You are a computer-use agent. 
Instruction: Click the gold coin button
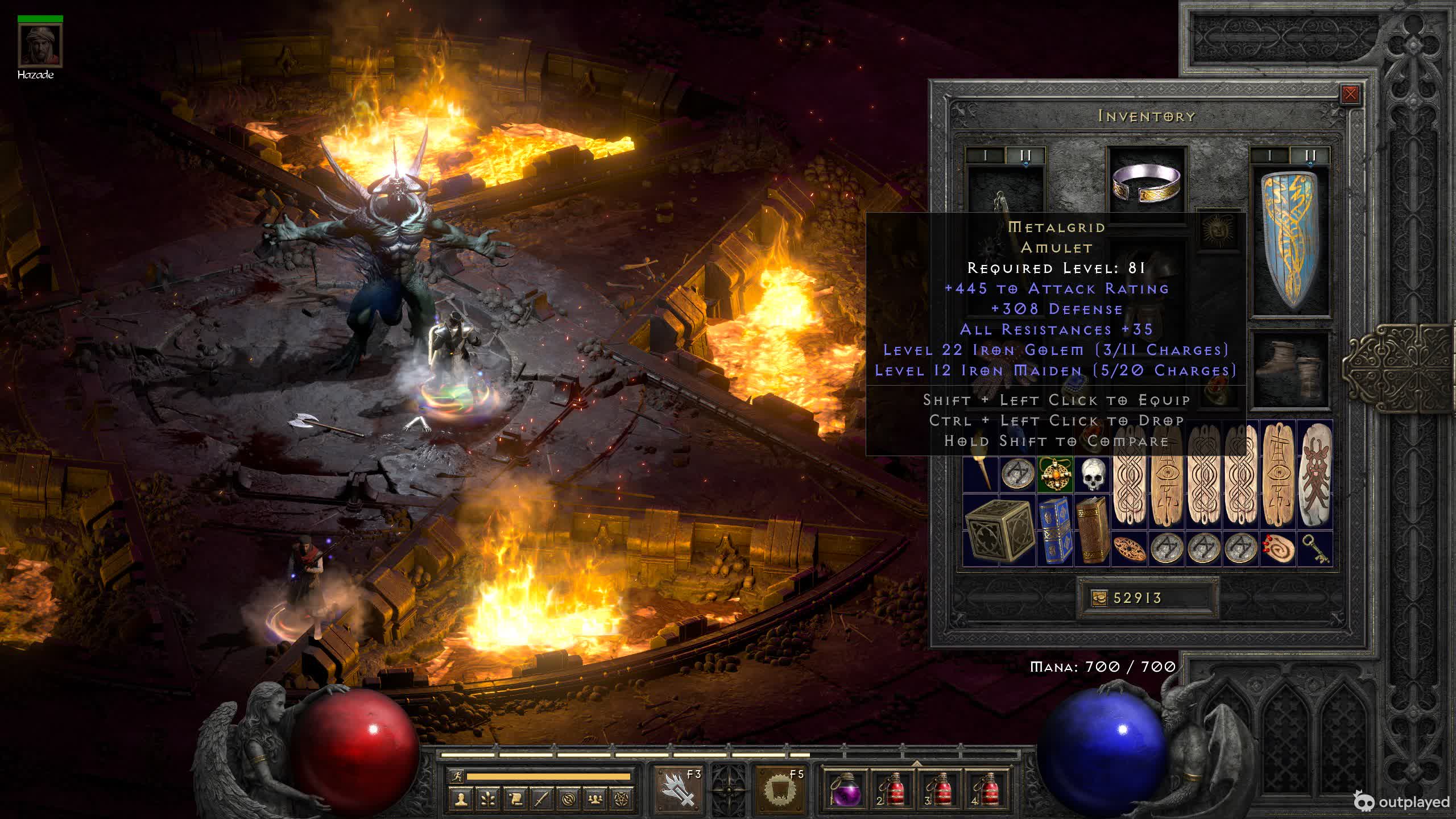[1099, 598]
